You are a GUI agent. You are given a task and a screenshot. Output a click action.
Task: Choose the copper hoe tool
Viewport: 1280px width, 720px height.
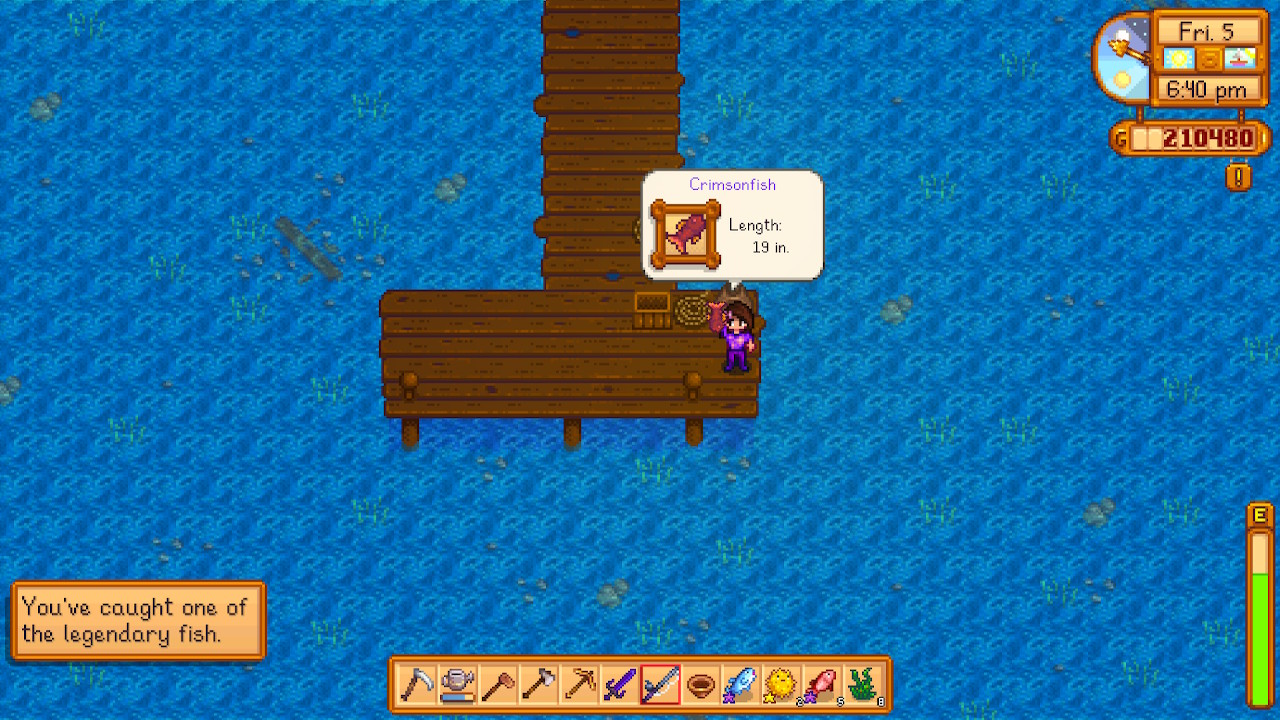tap(498, 685)
